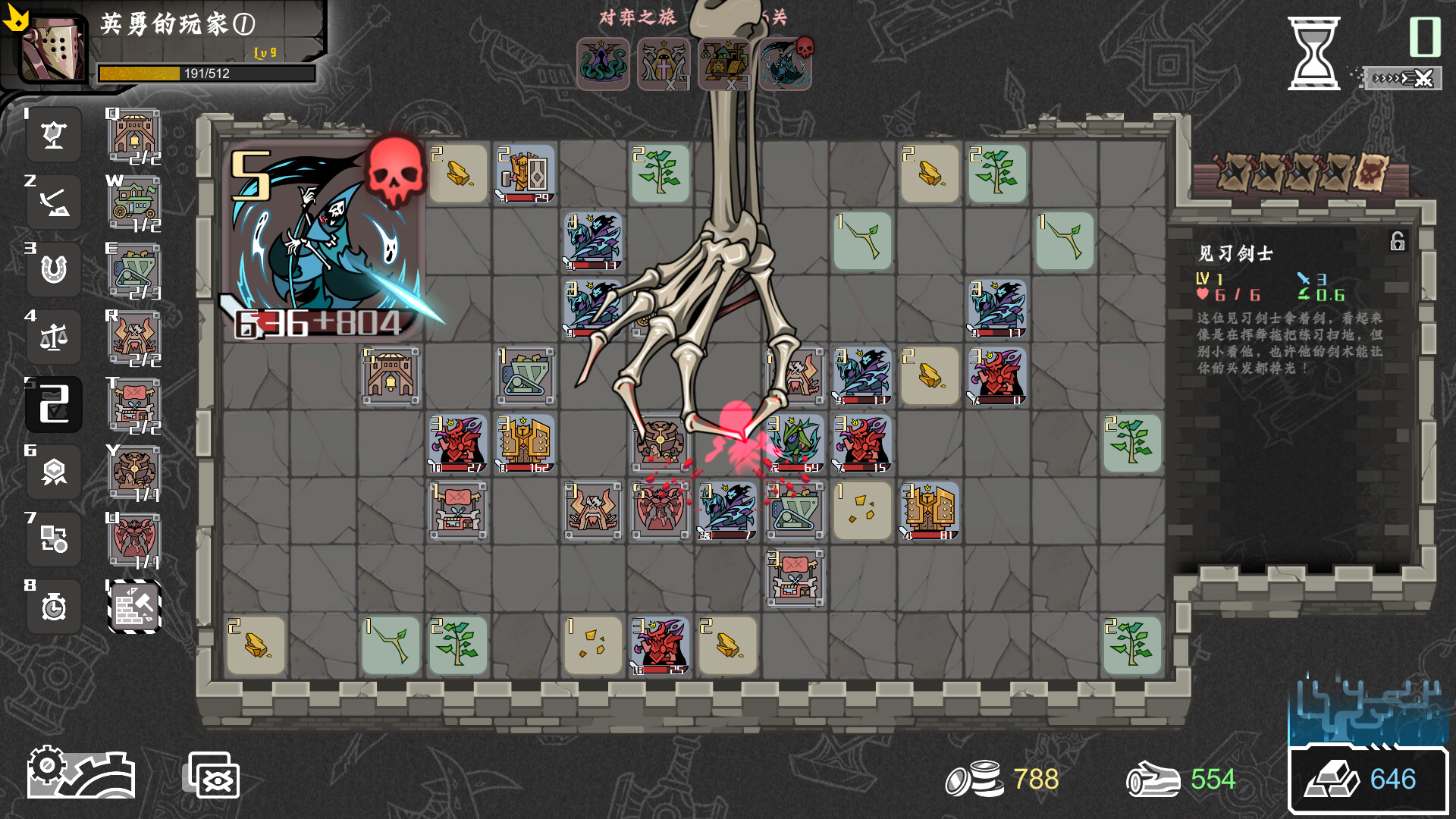Select the silver ingot resource panel
This screenshot has height=819, width=1456.
(1367, 780)
